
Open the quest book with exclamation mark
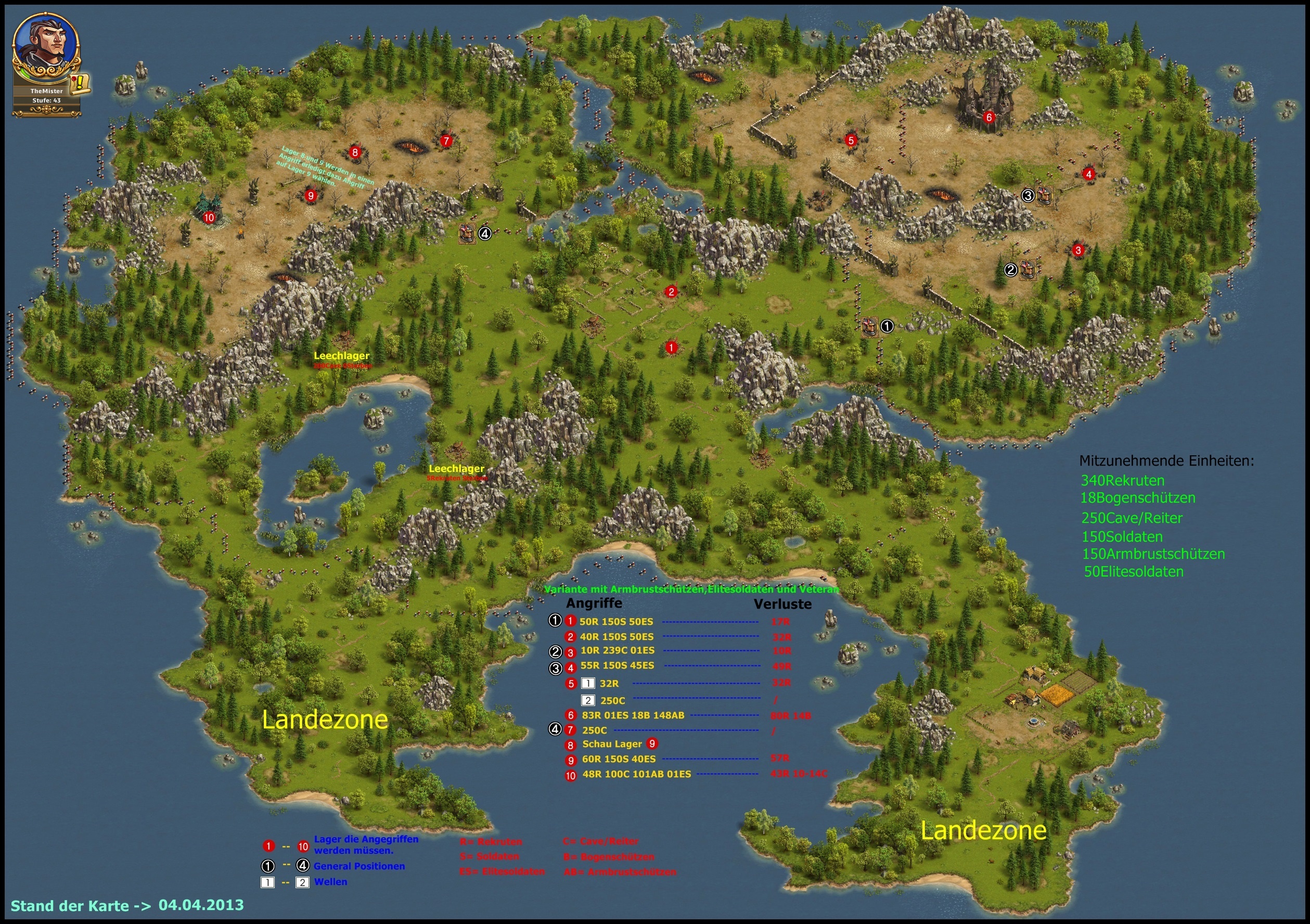(x=81, y=83)
